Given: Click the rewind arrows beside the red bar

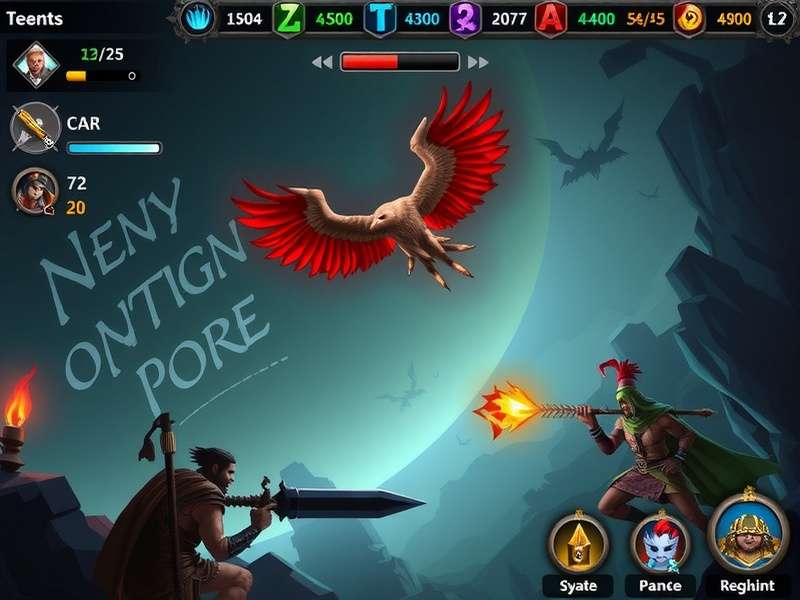Looking at the screenshot, I should pos(321,62).
